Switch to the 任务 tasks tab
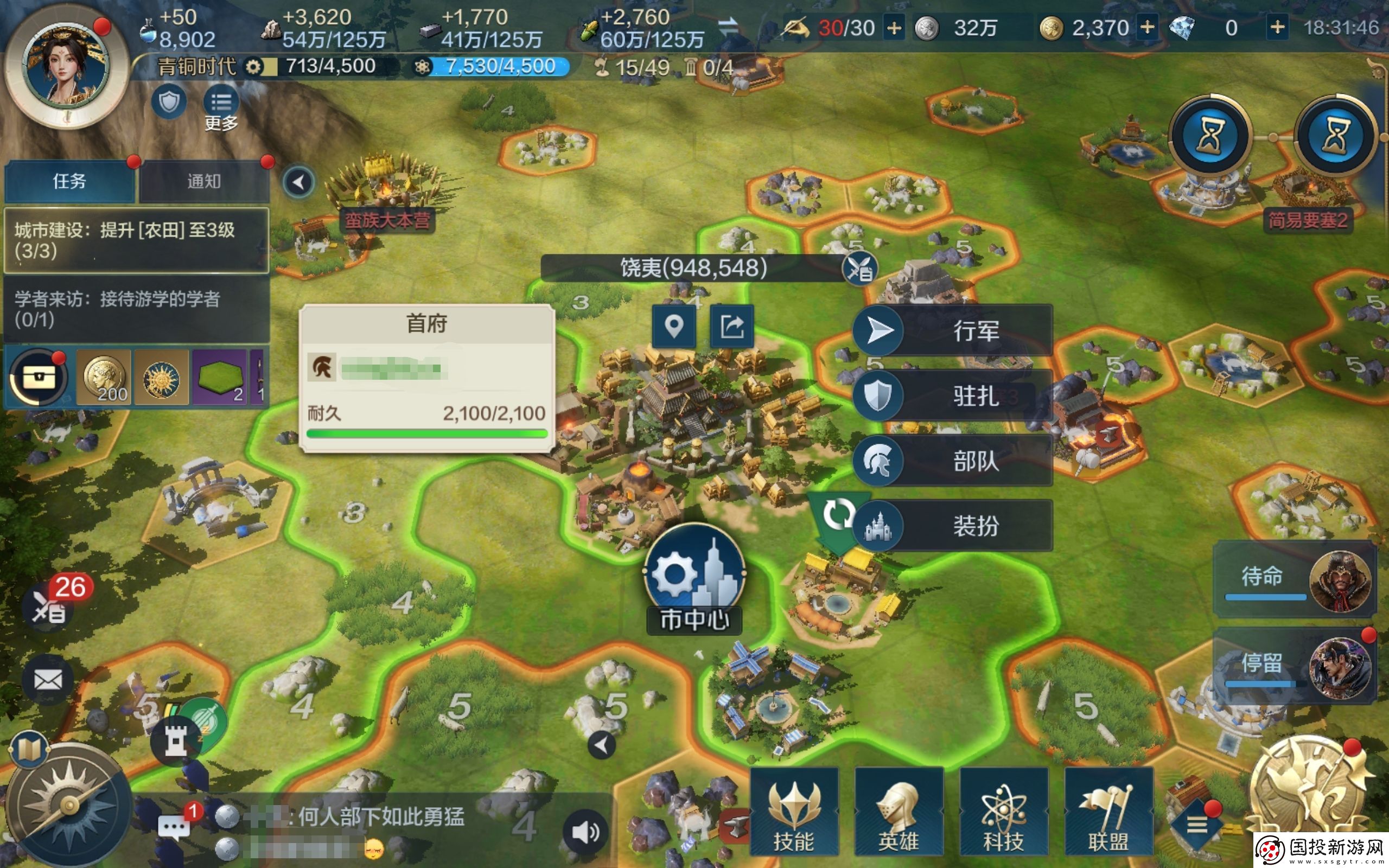The height and width of the screenshot is (868, 1389). 69,181
